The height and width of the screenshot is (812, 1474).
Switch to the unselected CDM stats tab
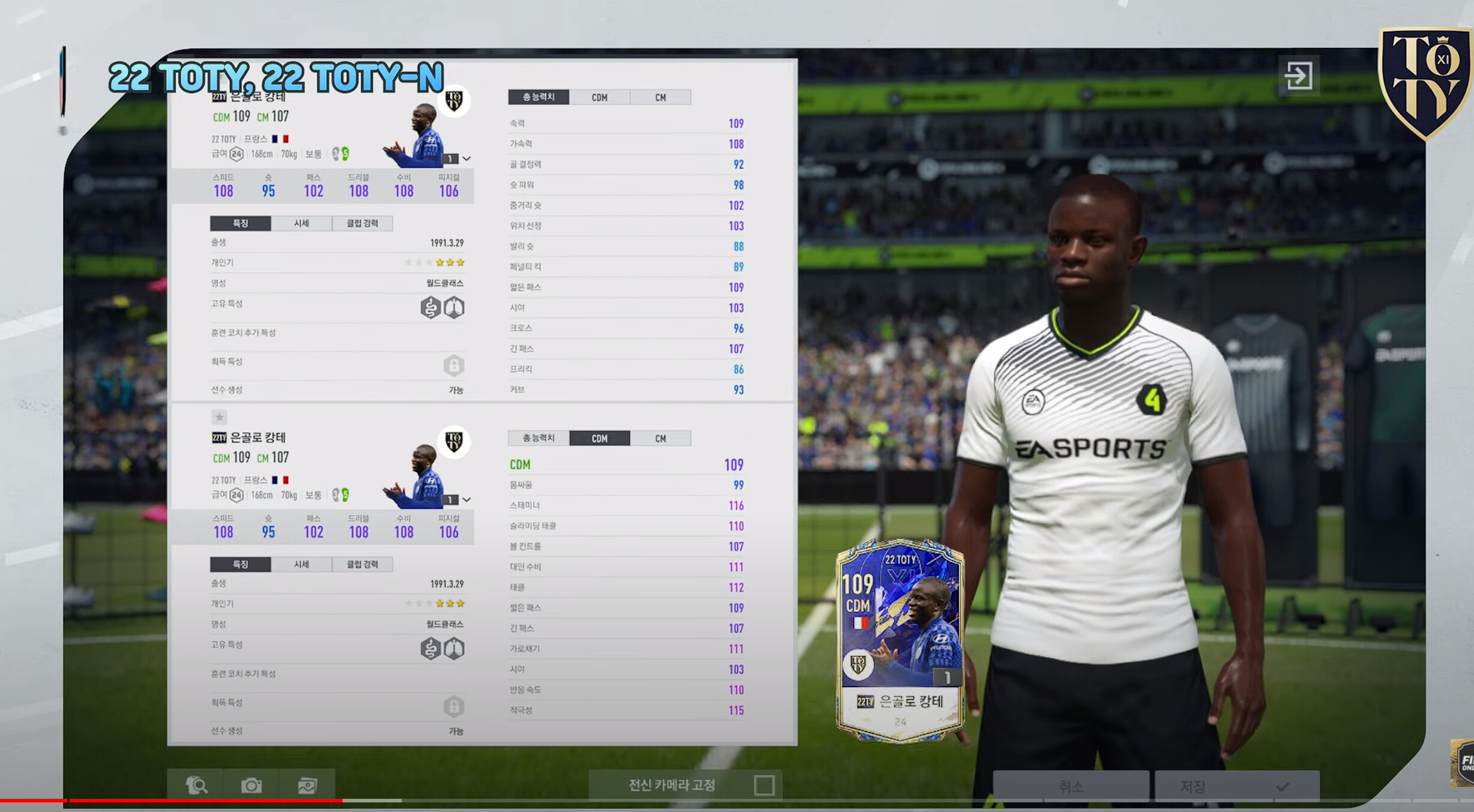(599, 97)
